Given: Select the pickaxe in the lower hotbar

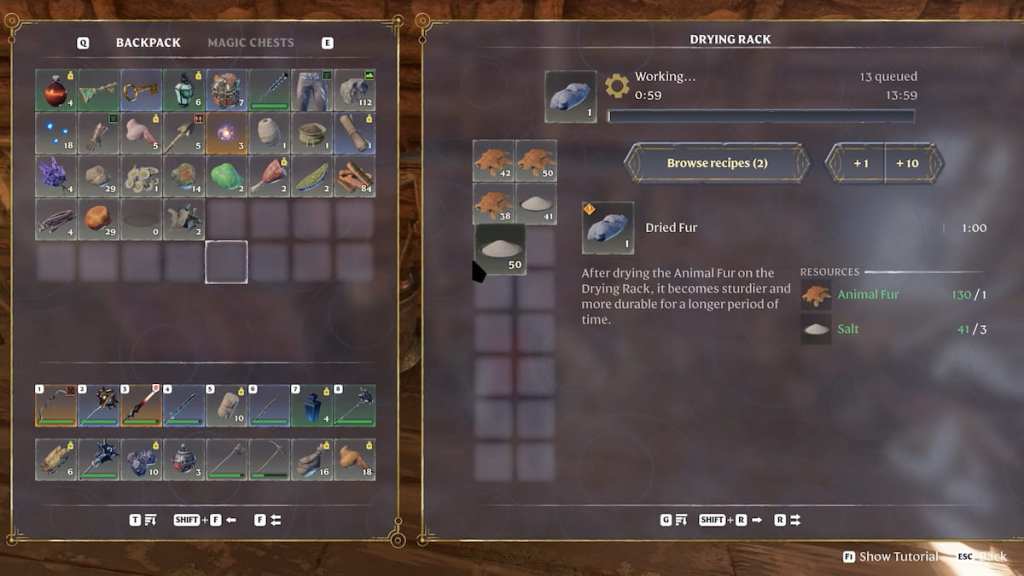Looking at the screenshot, I should (x=270, y=459).
